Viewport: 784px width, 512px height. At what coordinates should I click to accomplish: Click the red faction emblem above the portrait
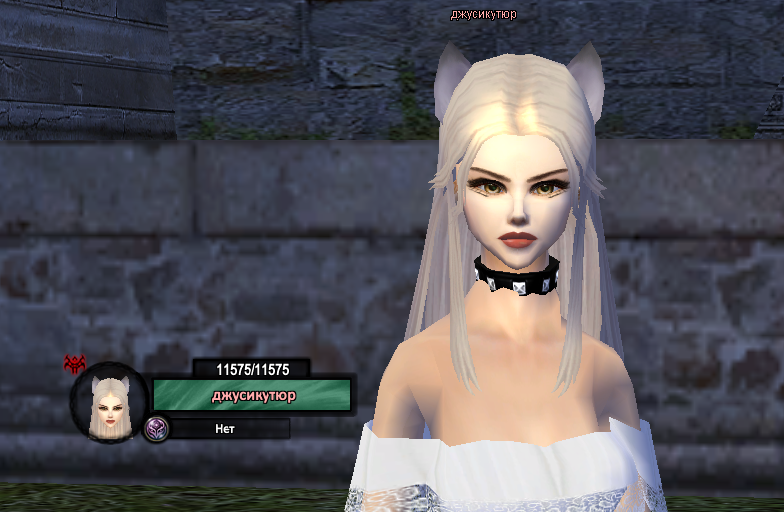pyautogui.click(x=75, y=363)
